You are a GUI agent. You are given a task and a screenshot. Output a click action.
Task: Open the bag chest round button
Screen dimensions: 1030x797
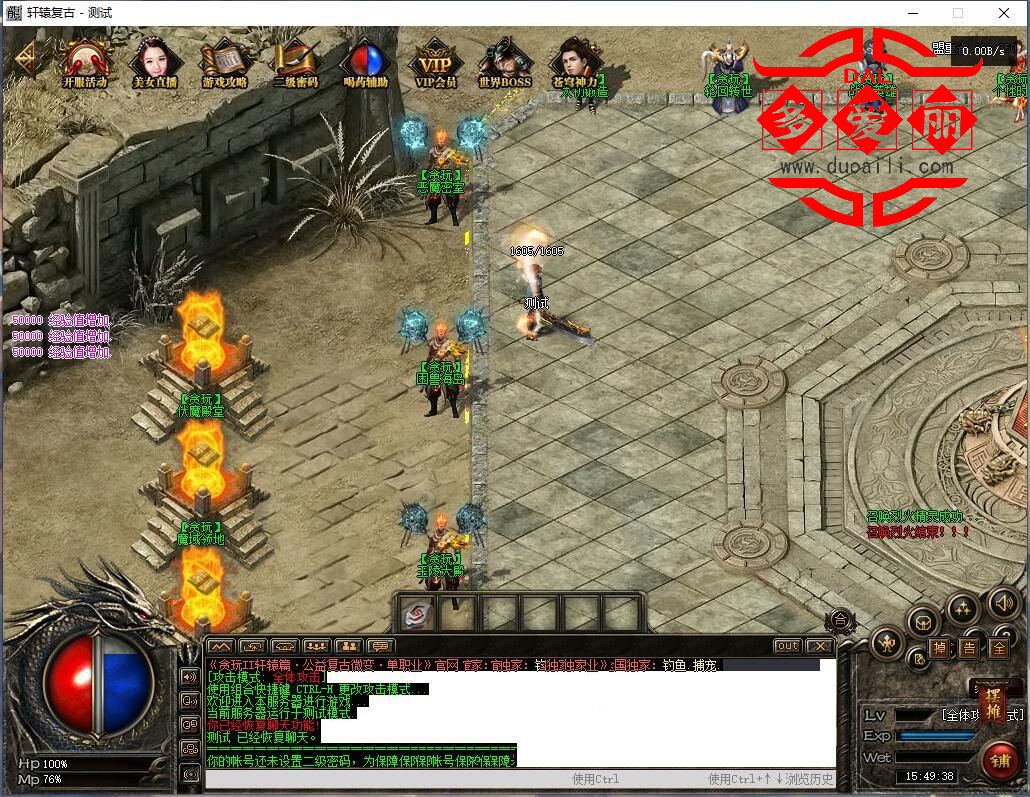pos(923,620)
